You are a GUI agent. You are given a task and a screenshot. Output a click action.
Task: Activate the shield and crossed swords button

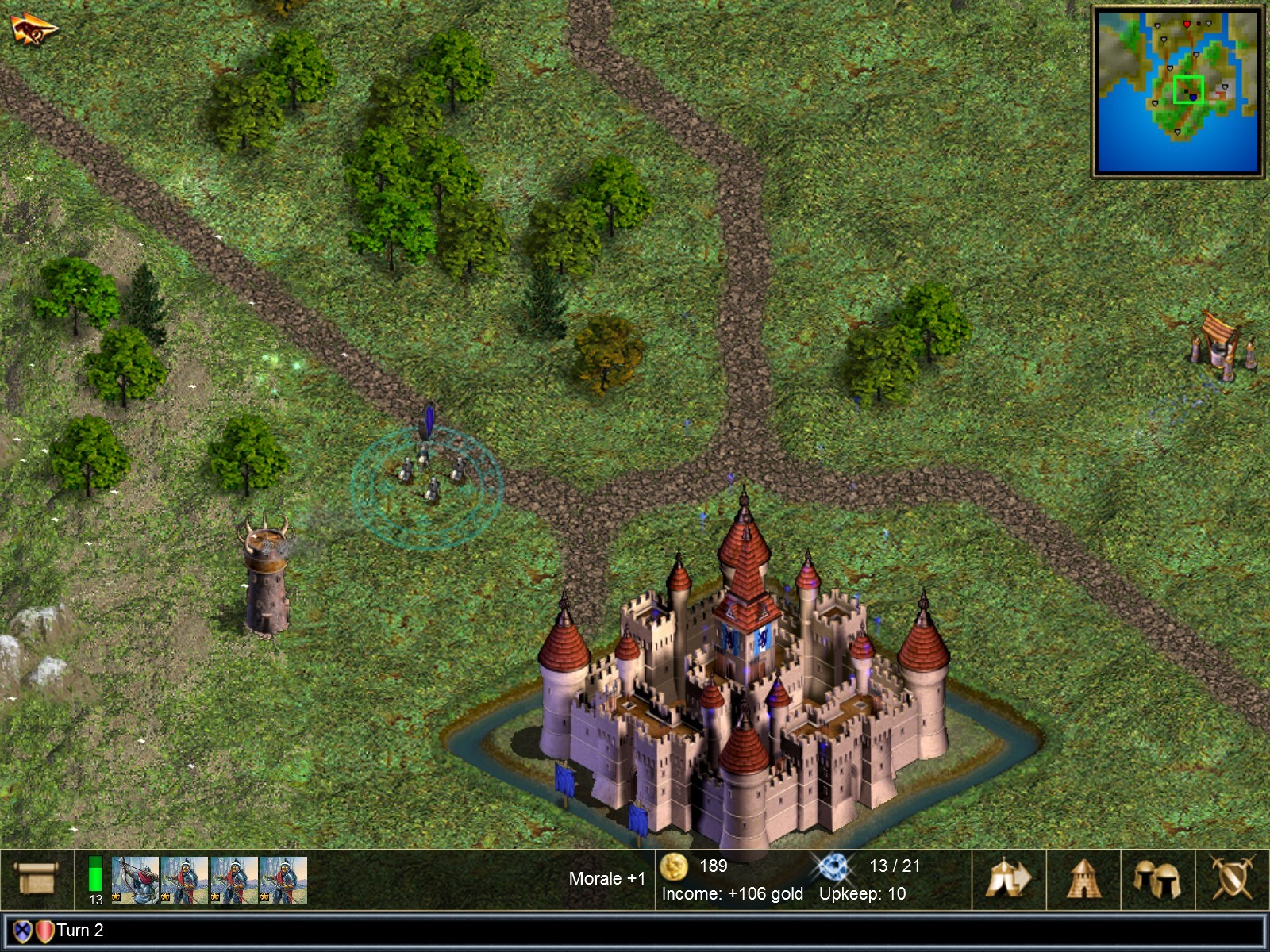pyautogui.click(x=1231, y=879)
